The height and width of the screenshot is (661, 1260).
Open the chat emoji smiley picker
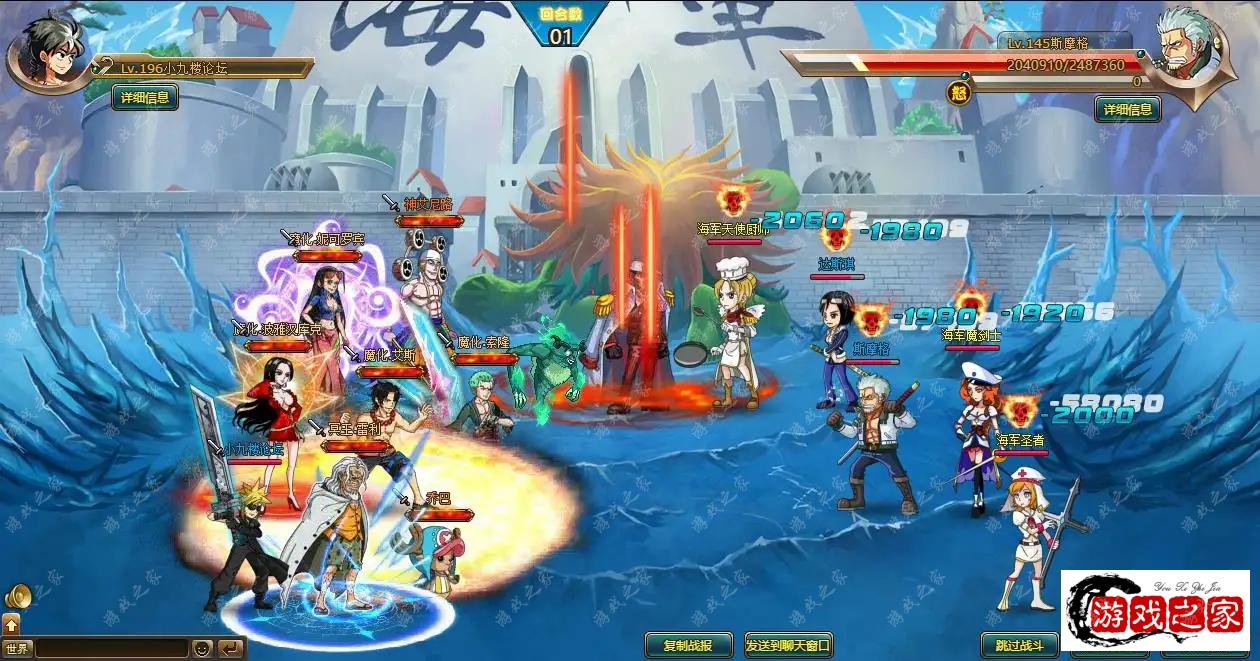203,649
